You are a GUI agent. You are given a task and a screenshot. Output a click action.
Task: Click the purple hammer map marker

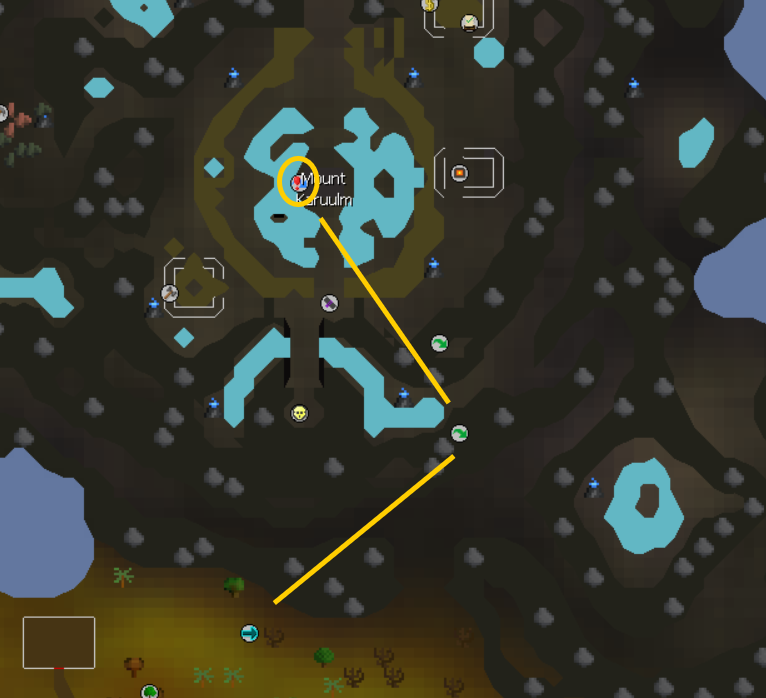(x=329, y=303)
